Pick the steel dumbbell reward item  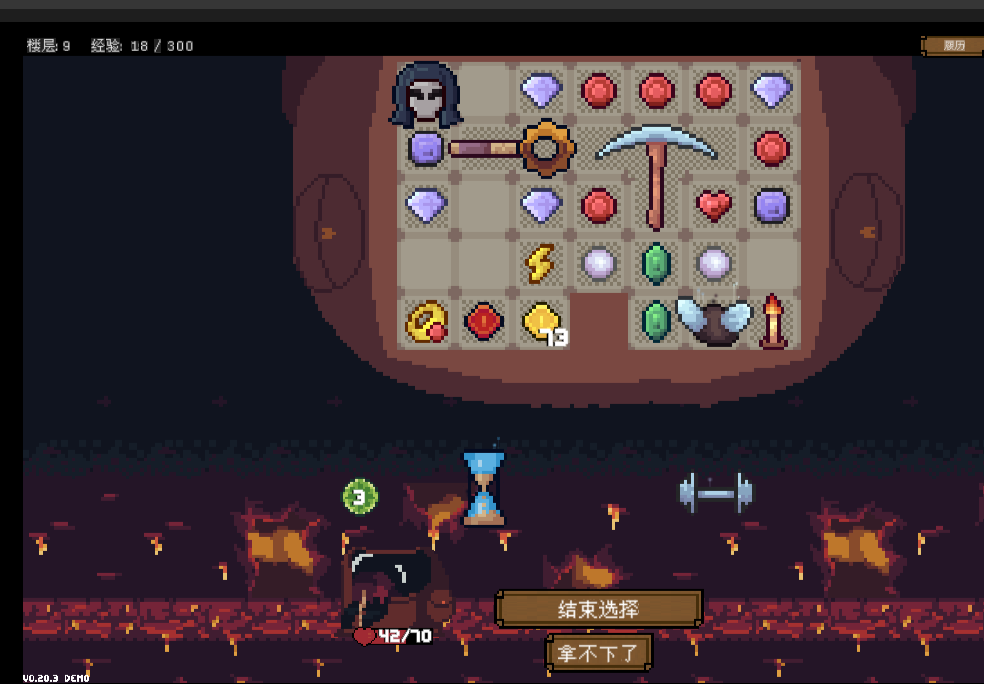point(715,493)
